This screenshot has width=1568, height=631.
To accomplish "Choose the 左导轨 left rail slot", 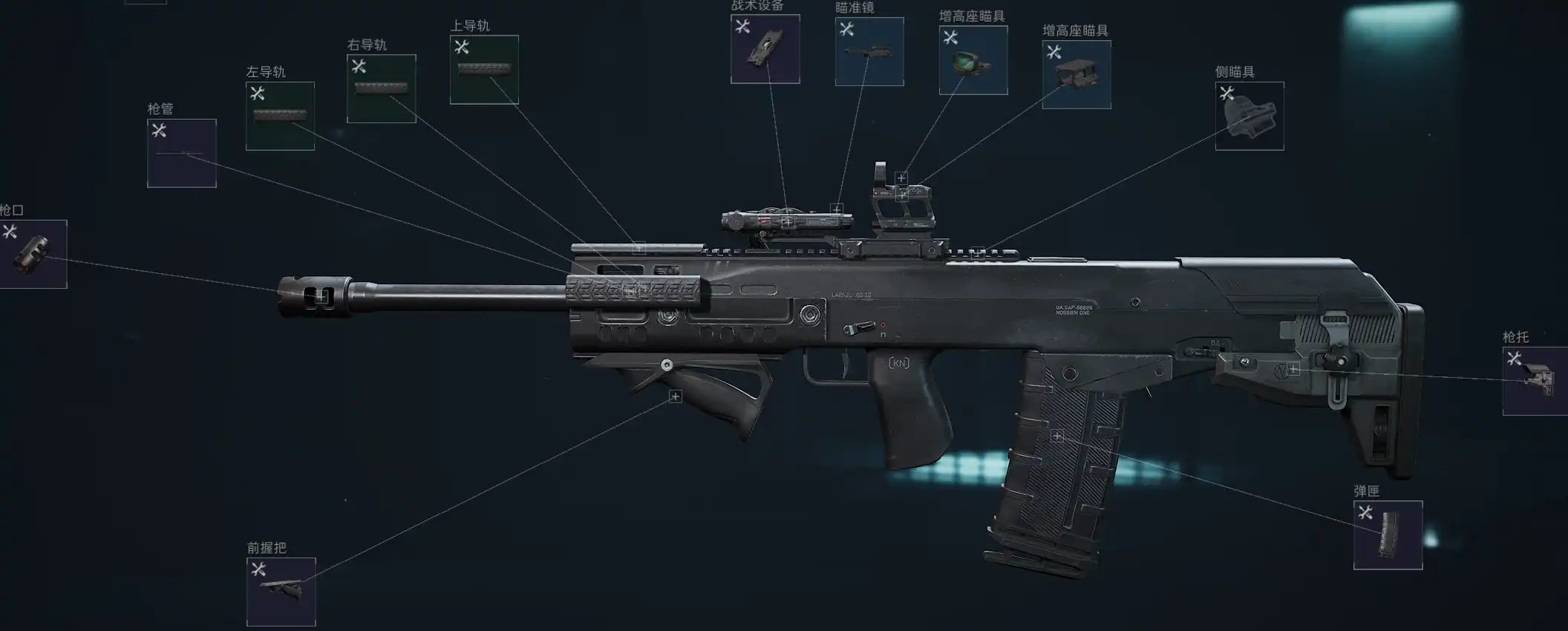I will coord(280,116).
